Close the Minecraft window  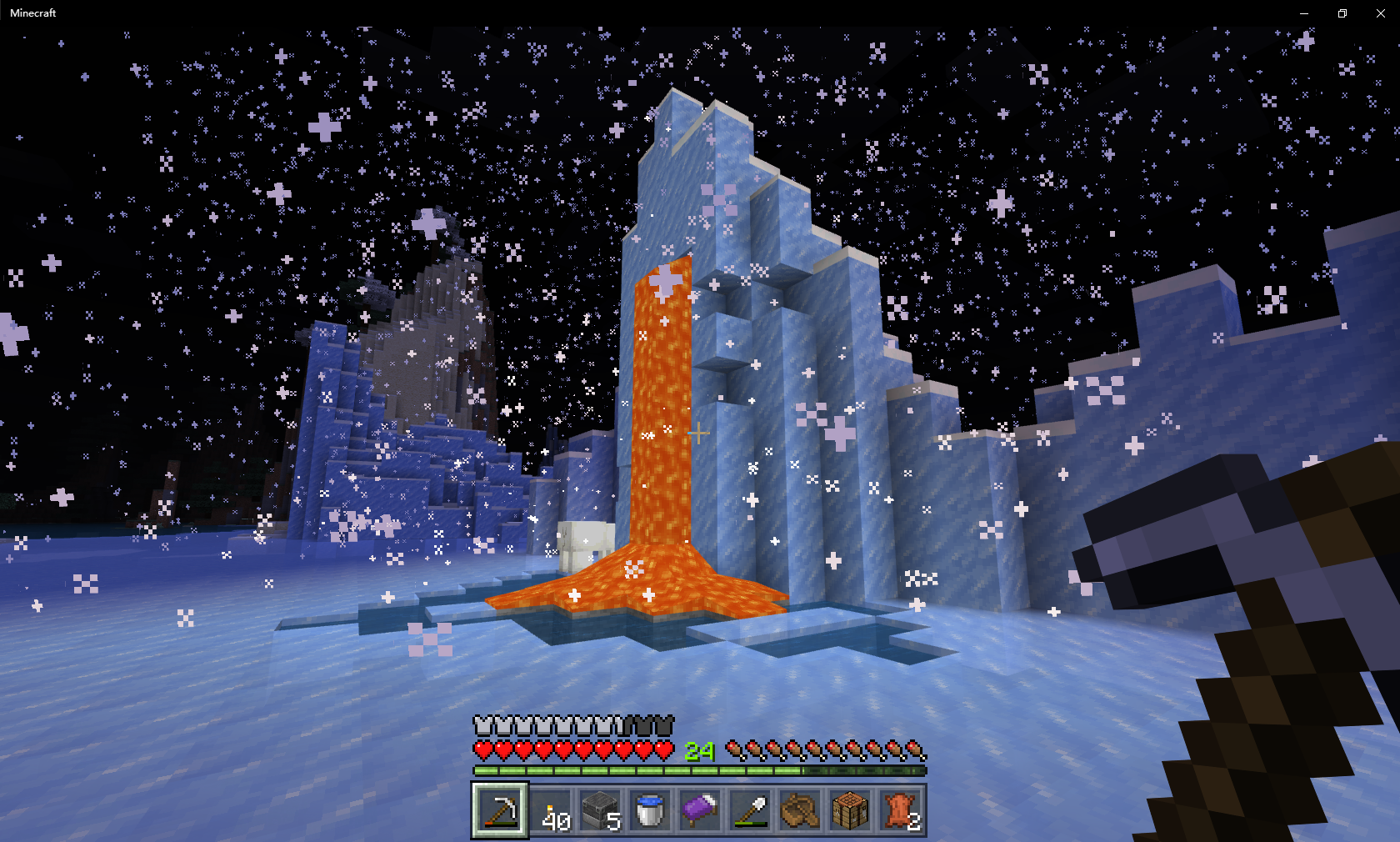pyautogui.click(x=1380, y=13)
